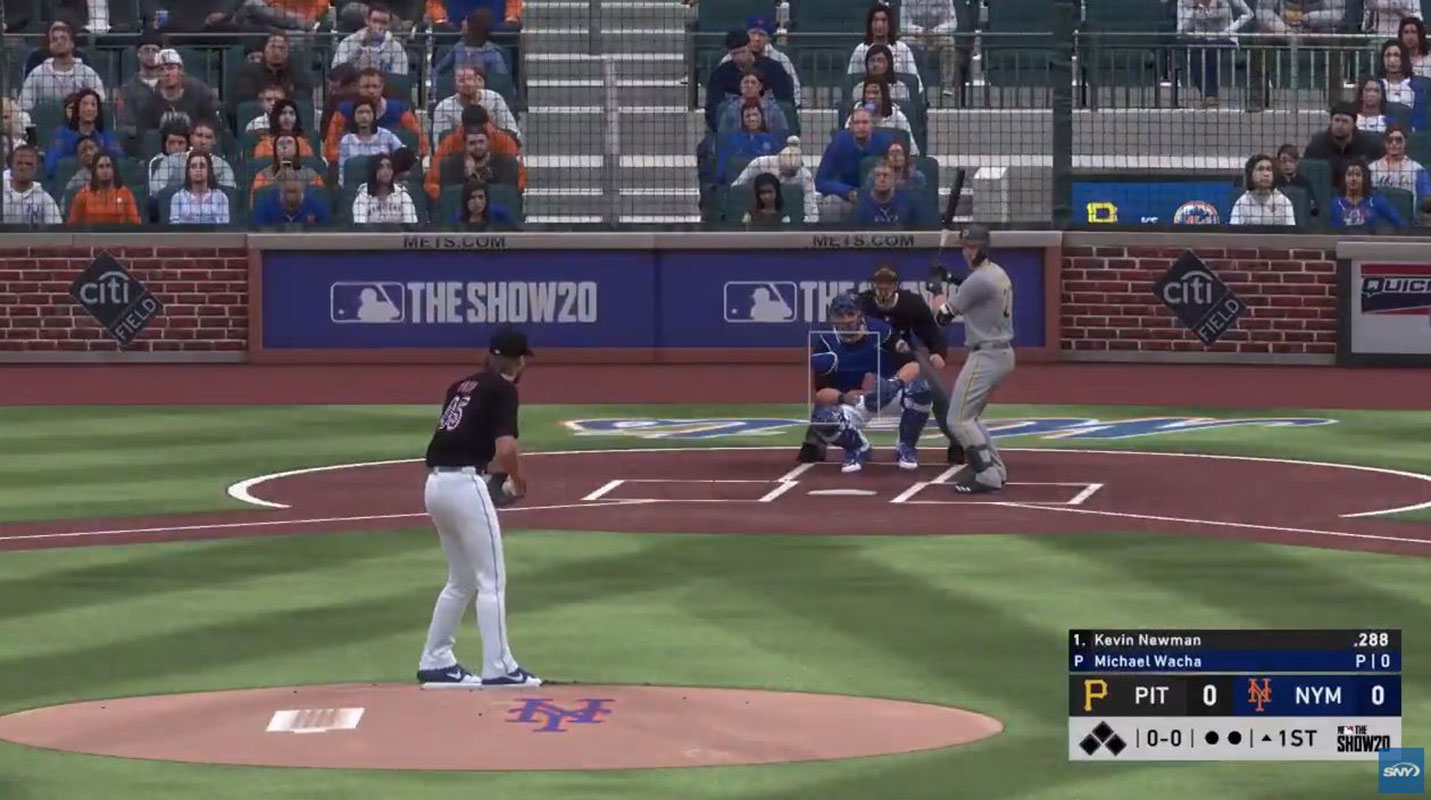1431x800 pixels.
Task: Click the strike zone box overlay
Action: click(x=844, y=378)
